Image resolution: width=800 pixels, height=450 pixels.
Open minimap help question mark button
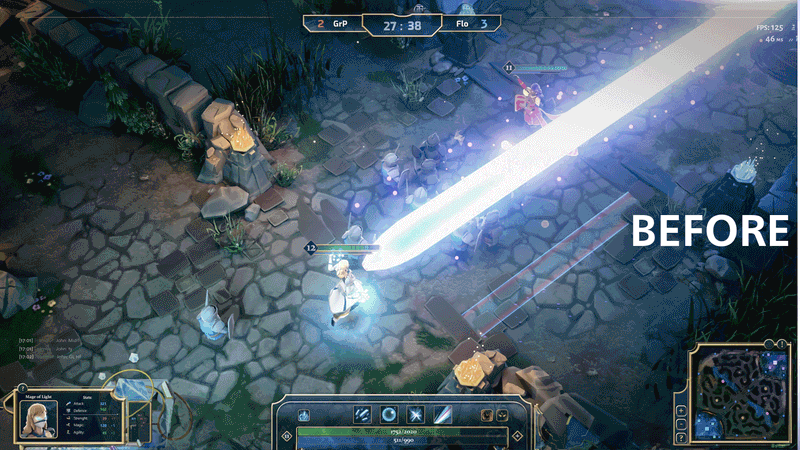point(681,438)
